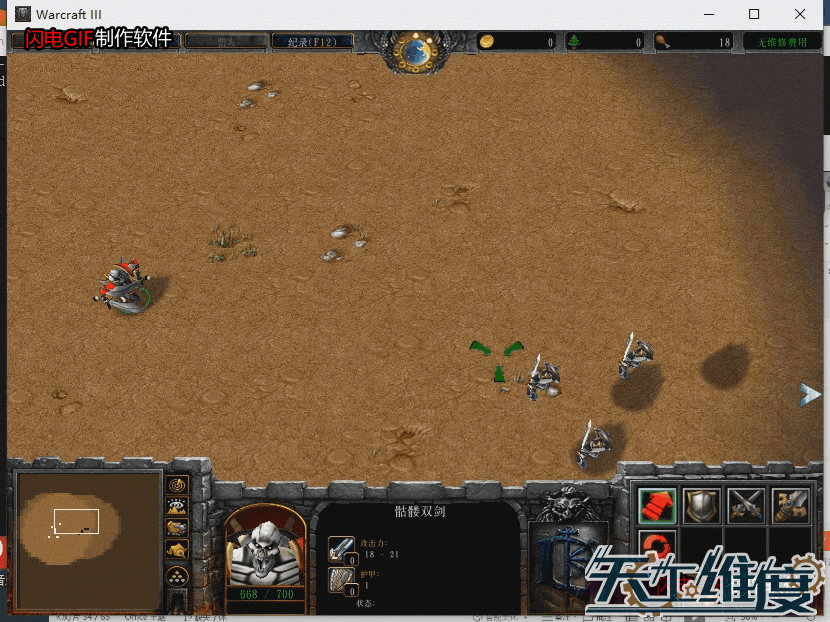
Task: Choose the Stop command shield icon
Action: [702, 505]
